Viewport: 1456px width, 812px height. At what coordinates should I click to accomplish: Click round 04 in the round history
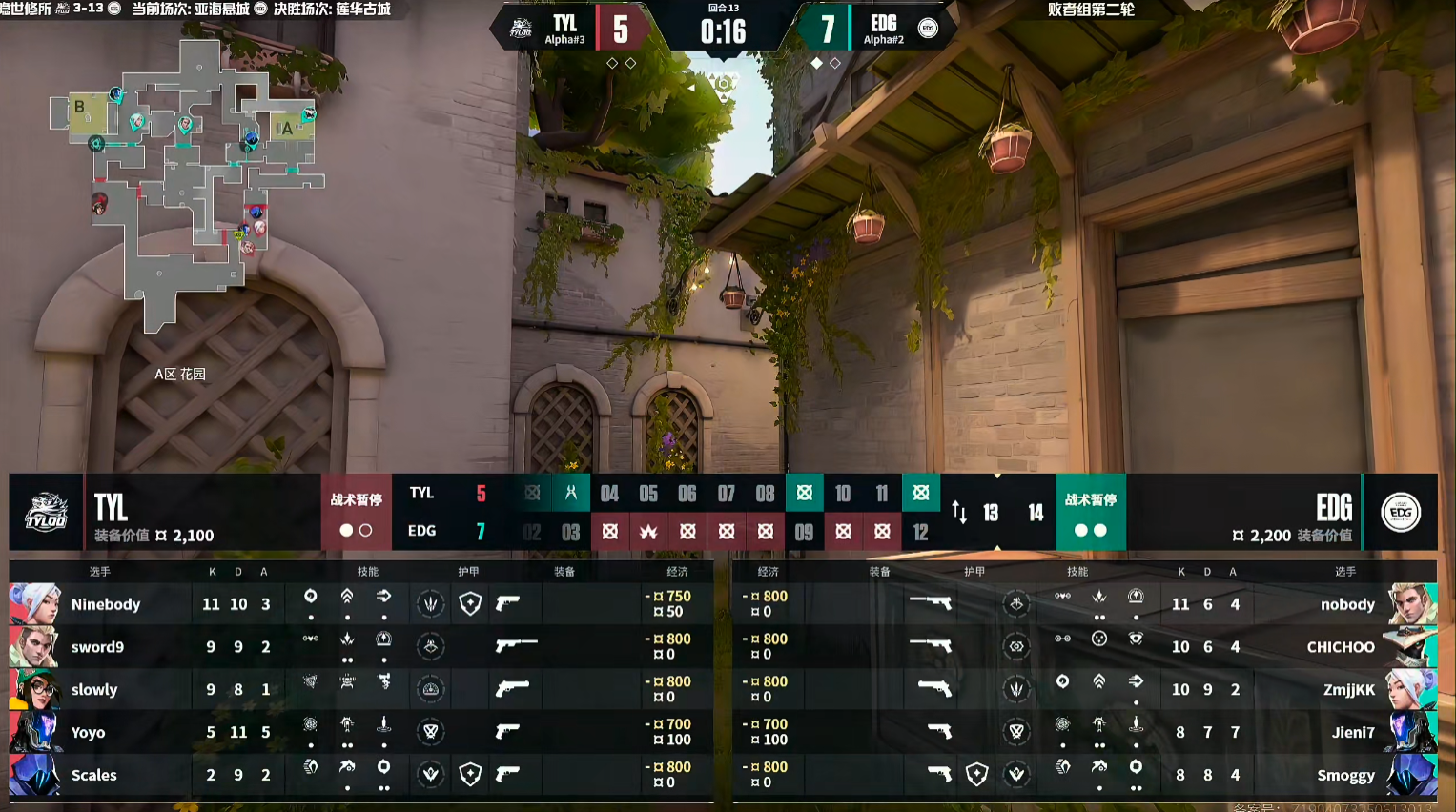coord(609,494)
